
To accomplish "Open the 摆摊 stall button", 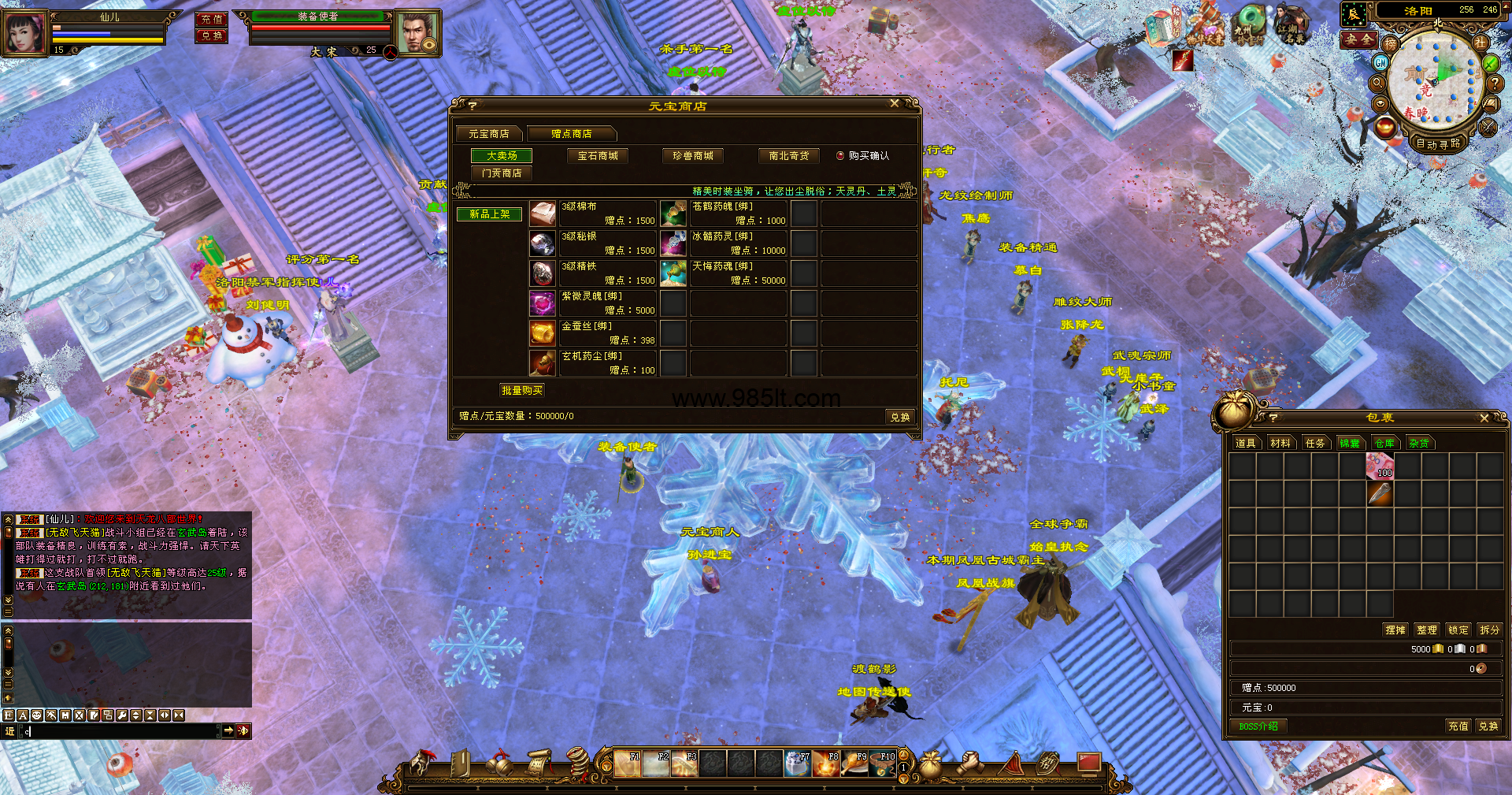I will (1395, 630).
